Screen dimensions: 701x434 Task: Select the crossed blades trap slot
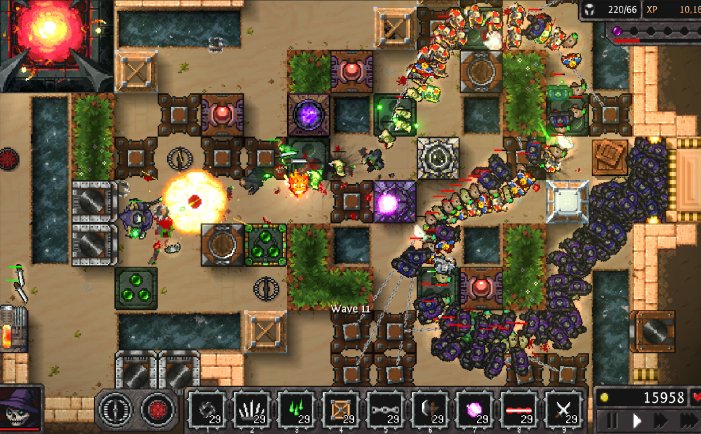point(564,410)
